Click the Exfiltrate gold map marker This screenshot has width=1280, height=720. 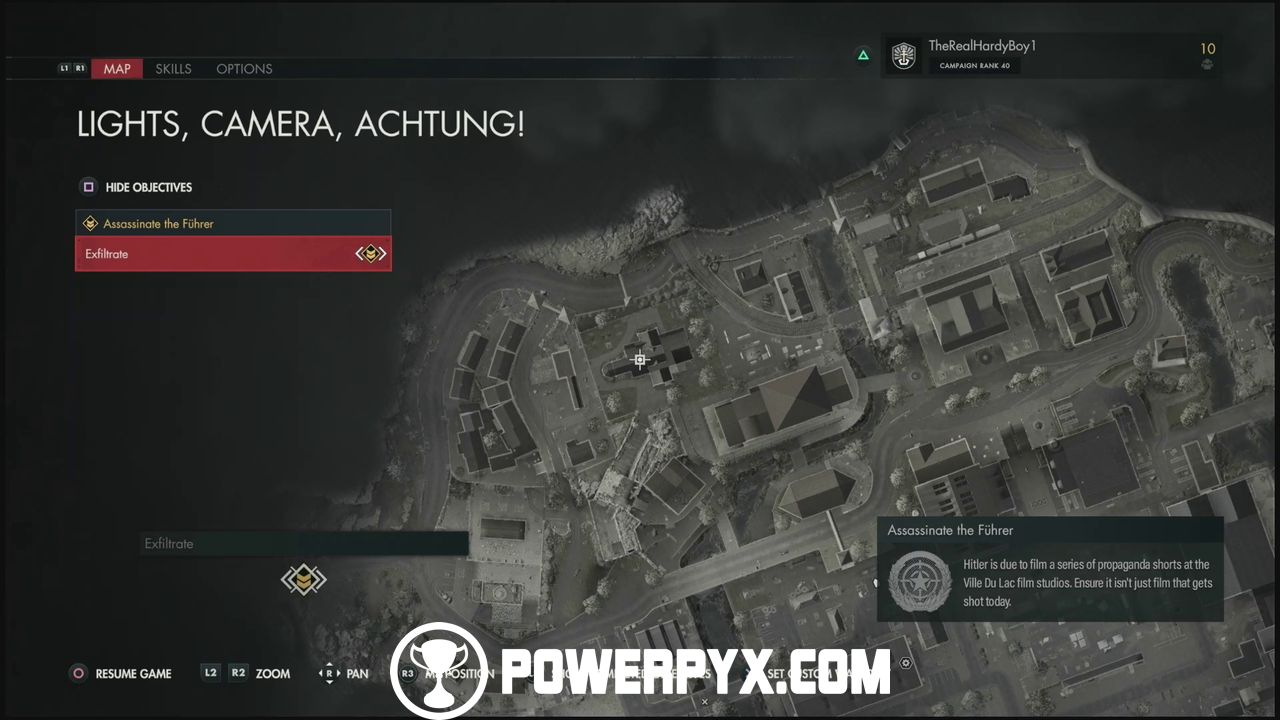coord(304,579)
